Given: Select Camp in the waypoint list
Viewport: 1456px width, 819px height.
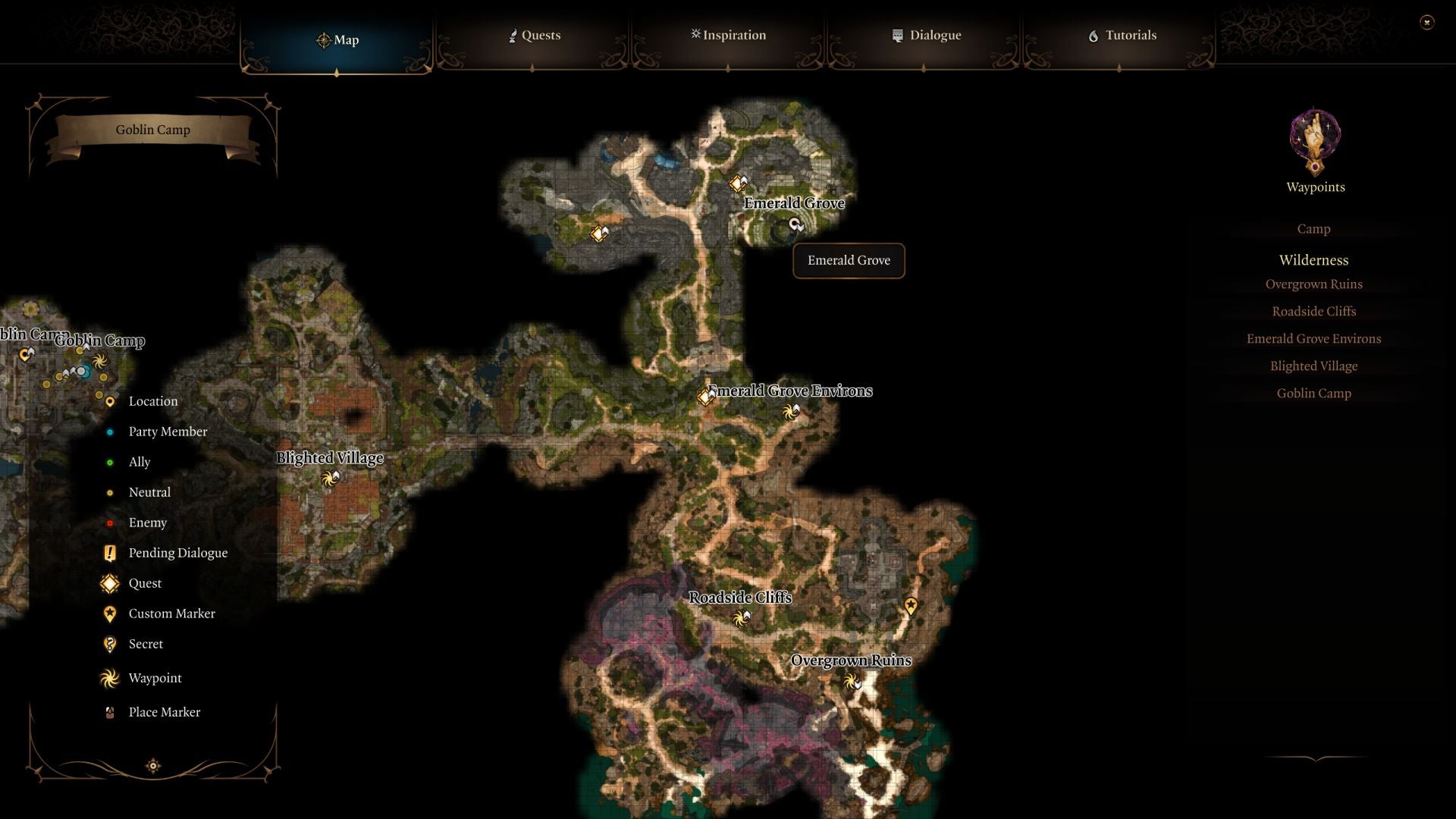Looking at the screenshot, I should (1313, 228).
